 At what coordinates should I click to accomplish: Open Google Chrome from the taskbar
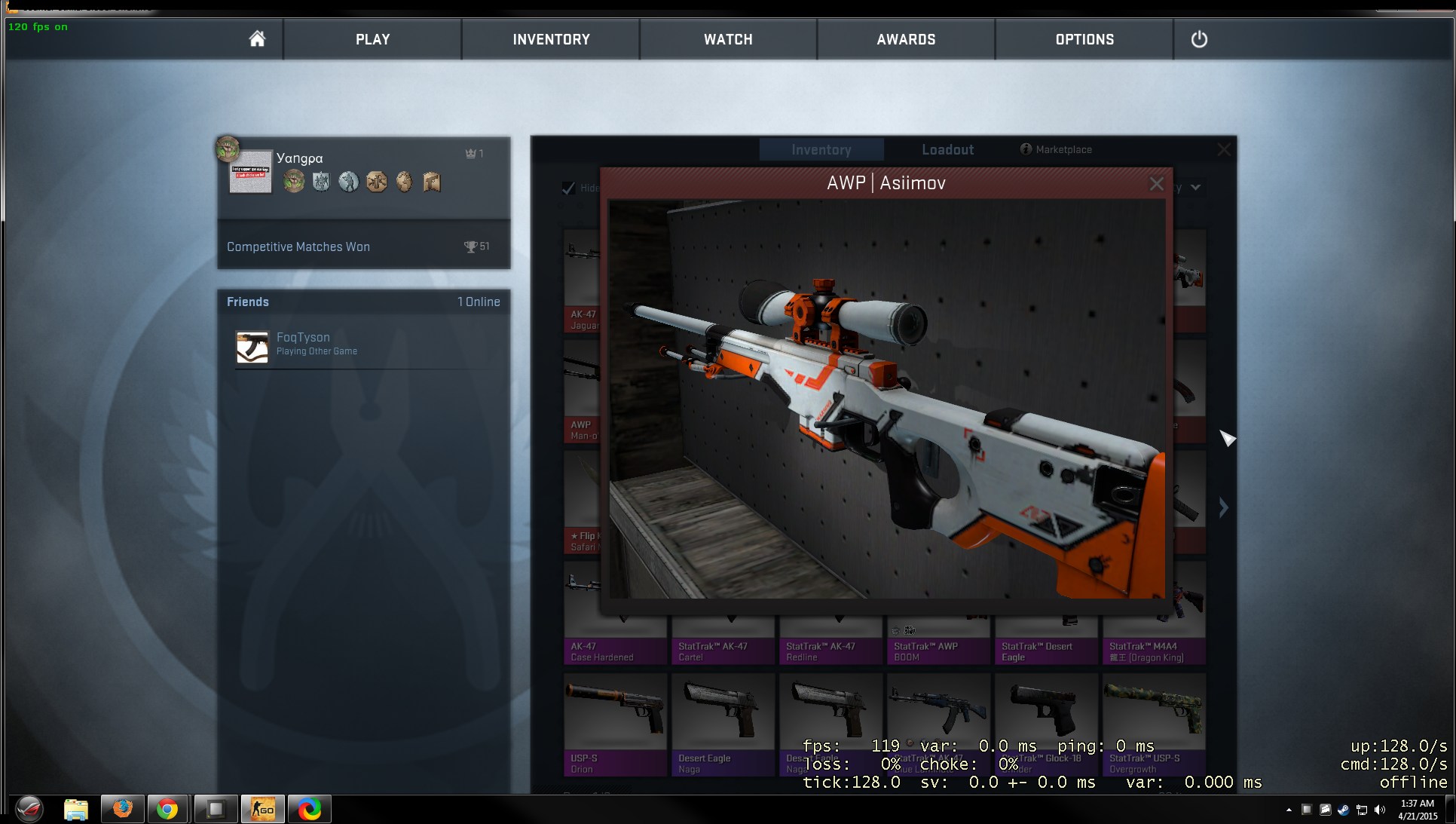(x=167, y=810)
